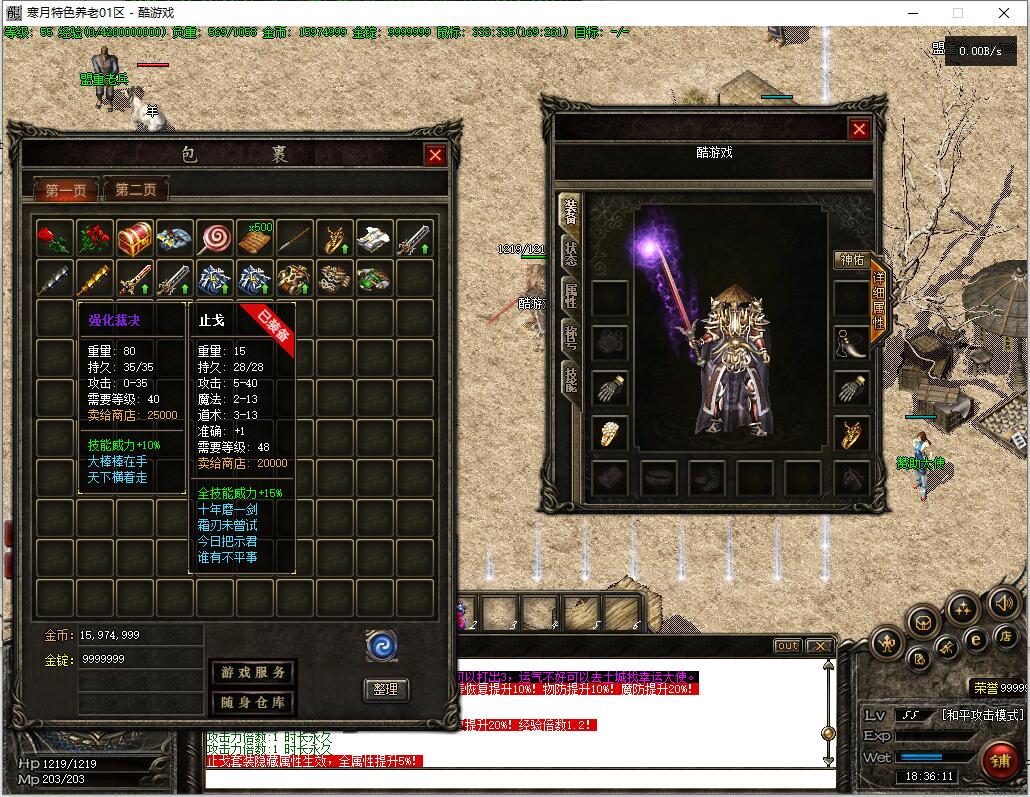
Task: Select the swirl lollipop item
Action: click(x=214, y=239)
